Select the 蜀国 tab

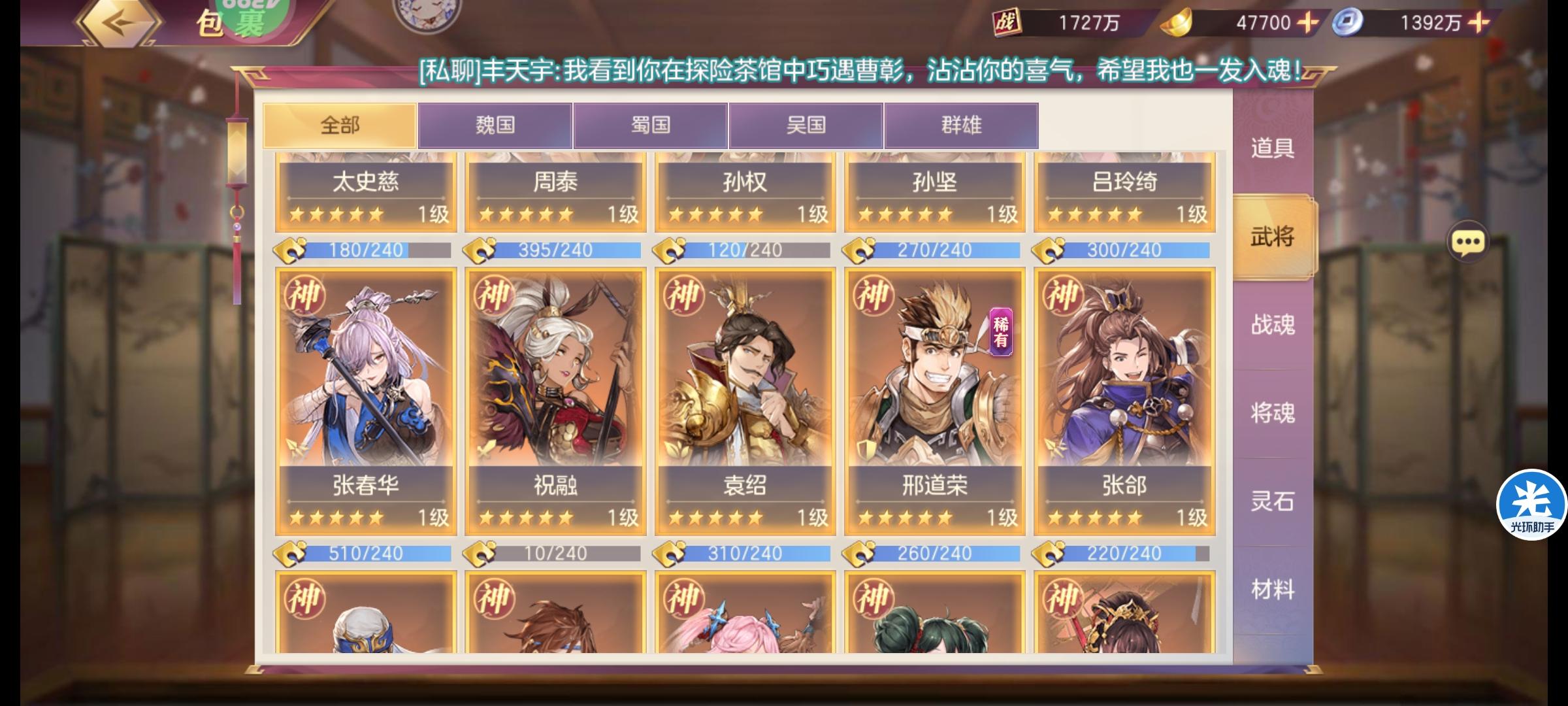[651, 125]
